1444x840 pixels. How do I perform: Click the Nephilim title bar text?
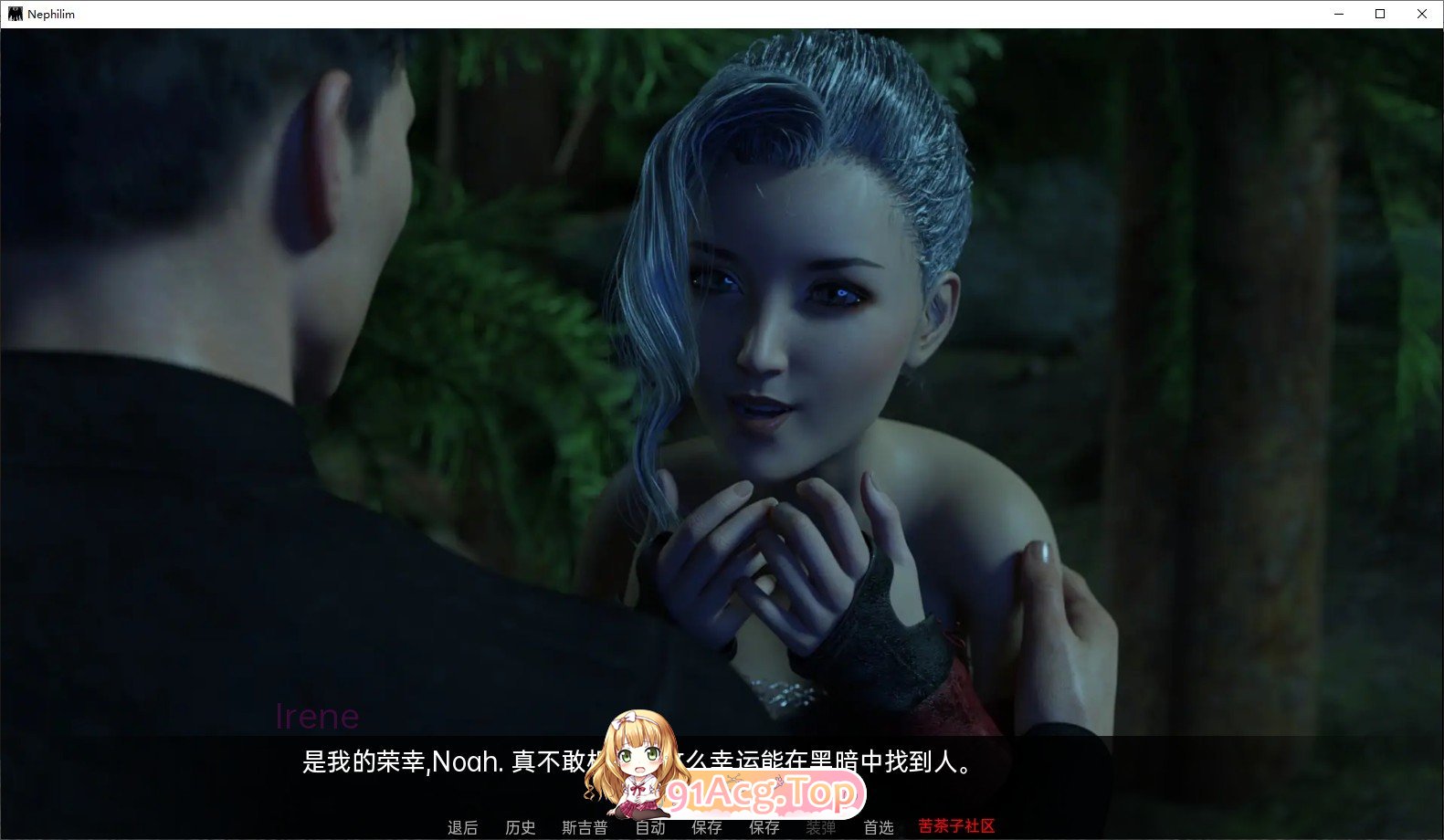pyautogui.click(x=50, y=13)
